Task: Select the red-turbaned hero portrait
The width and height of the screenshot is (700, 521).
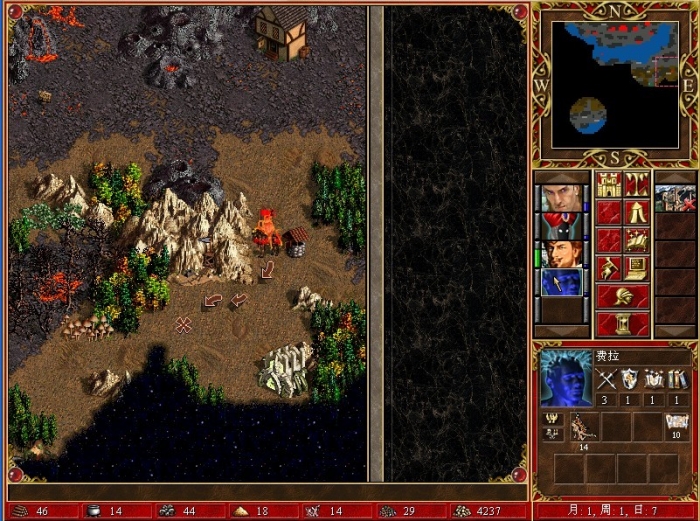Action: coord(563,227)
